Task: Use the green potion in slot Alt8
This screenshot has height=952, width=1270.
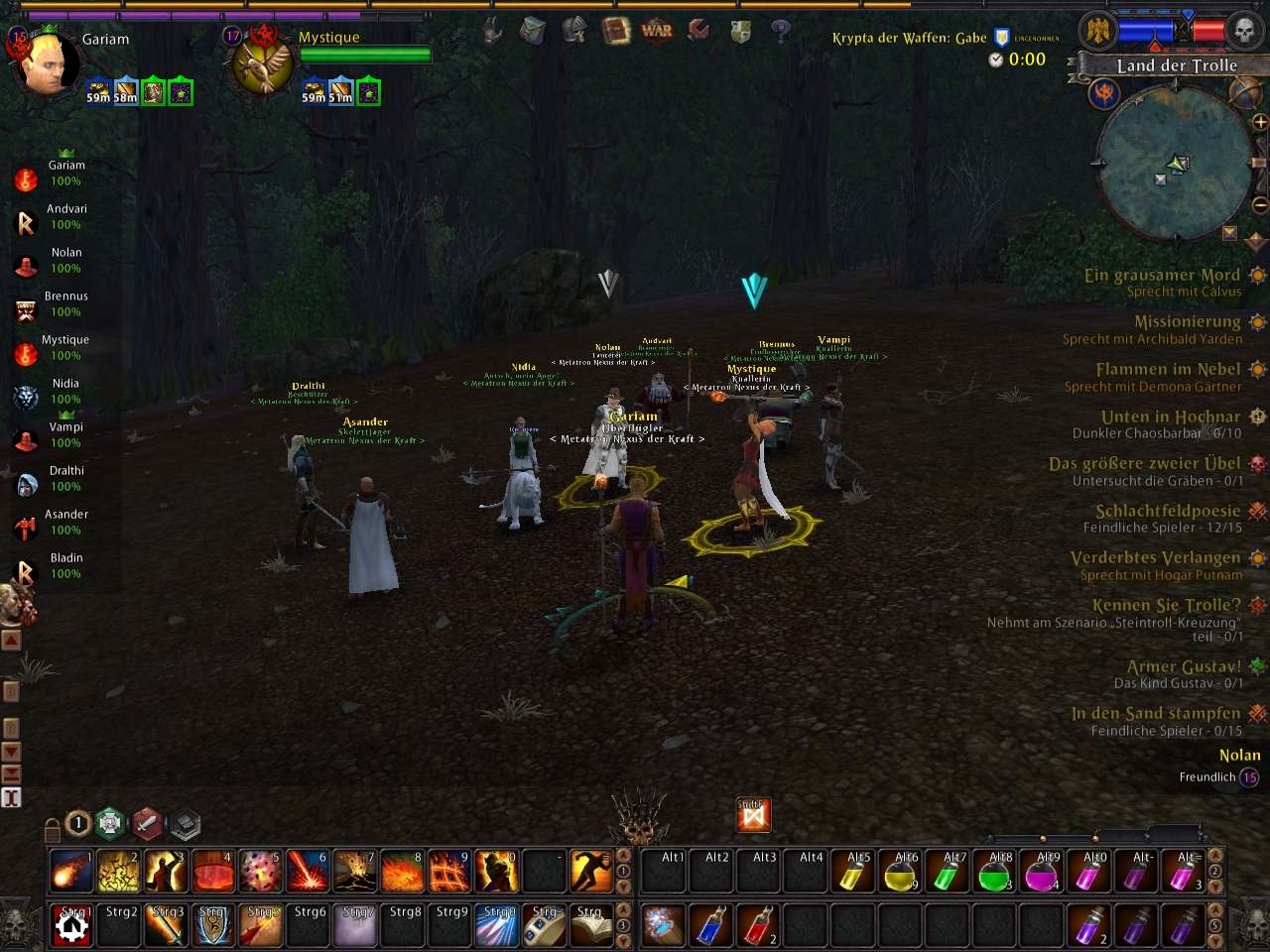Action: coord(995,872)
